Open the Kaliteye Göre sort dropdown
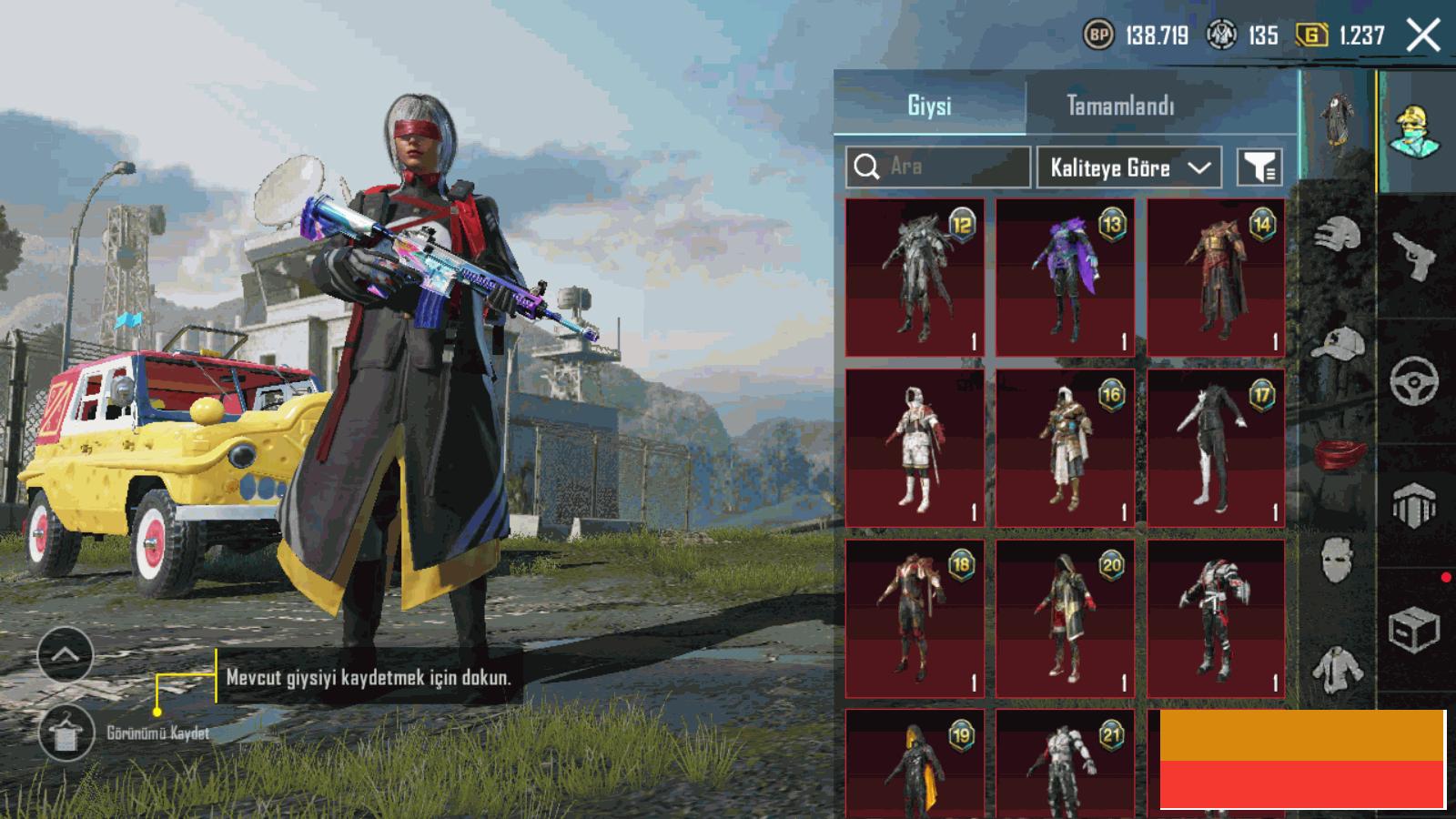The image size is (1456, 819). tap(1128, 167)
